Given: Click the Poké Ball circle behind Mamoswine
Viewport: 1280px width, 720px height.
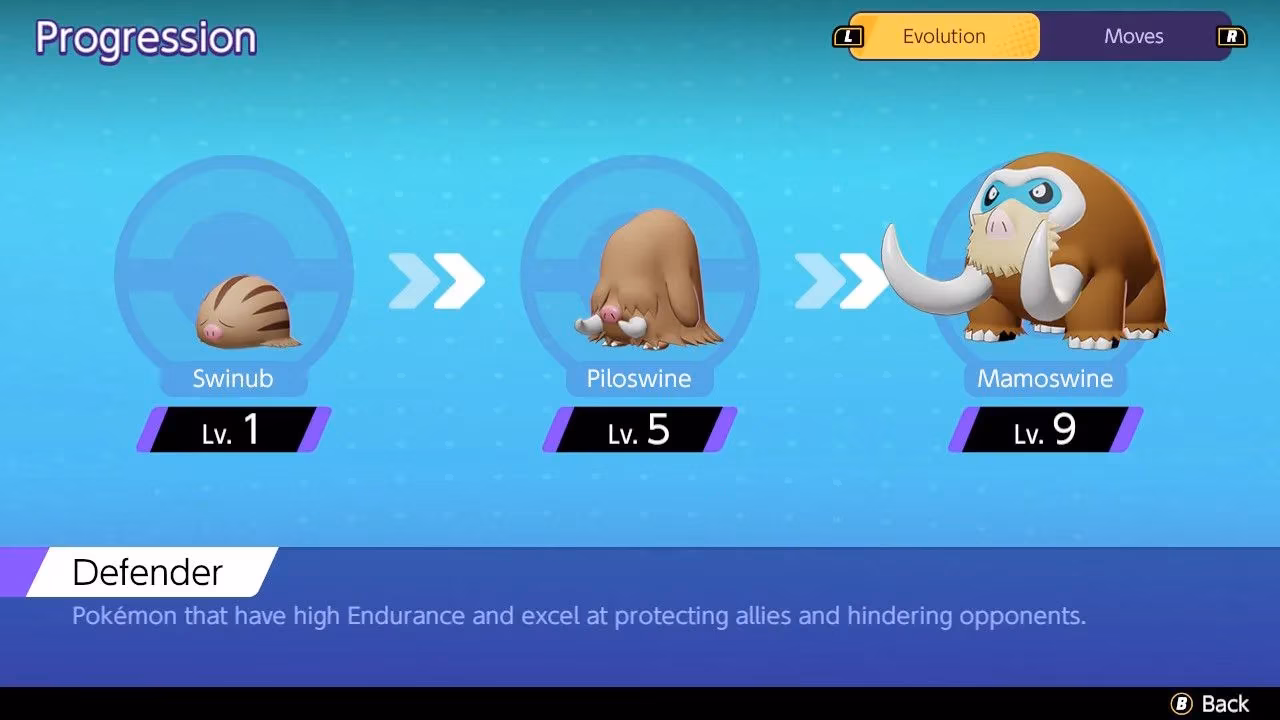Looking at the screenshot, I should [1046, 270].
